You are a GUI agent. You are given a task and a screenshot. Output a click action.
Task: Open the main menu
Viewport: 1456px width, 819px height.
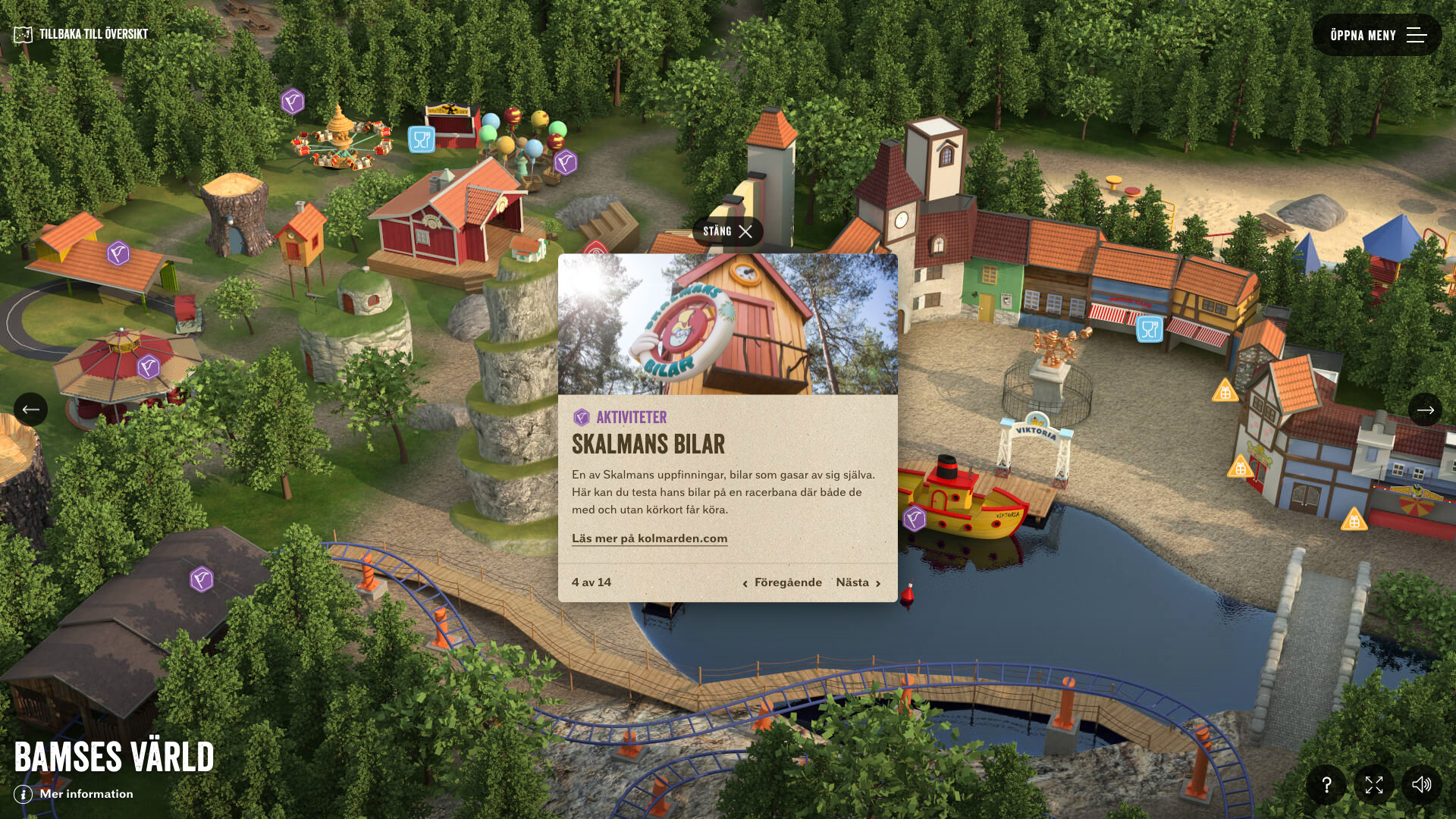(1376, 35)
